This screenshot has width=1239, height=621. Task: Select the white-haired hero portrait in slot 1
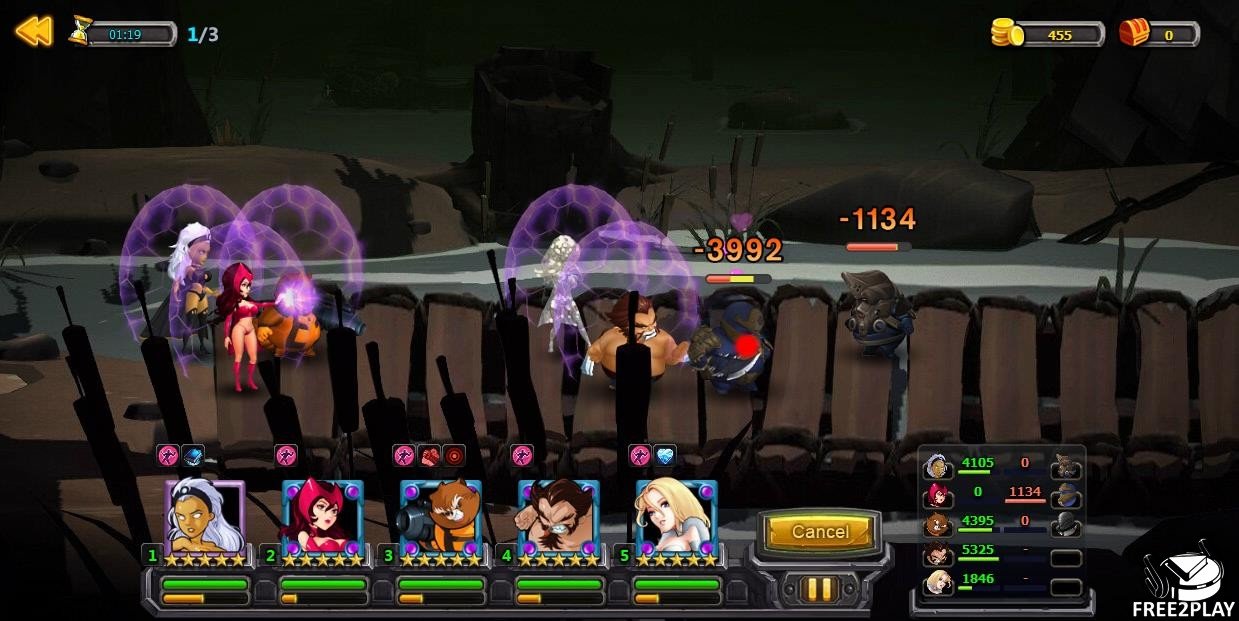(x=204, y=518)
